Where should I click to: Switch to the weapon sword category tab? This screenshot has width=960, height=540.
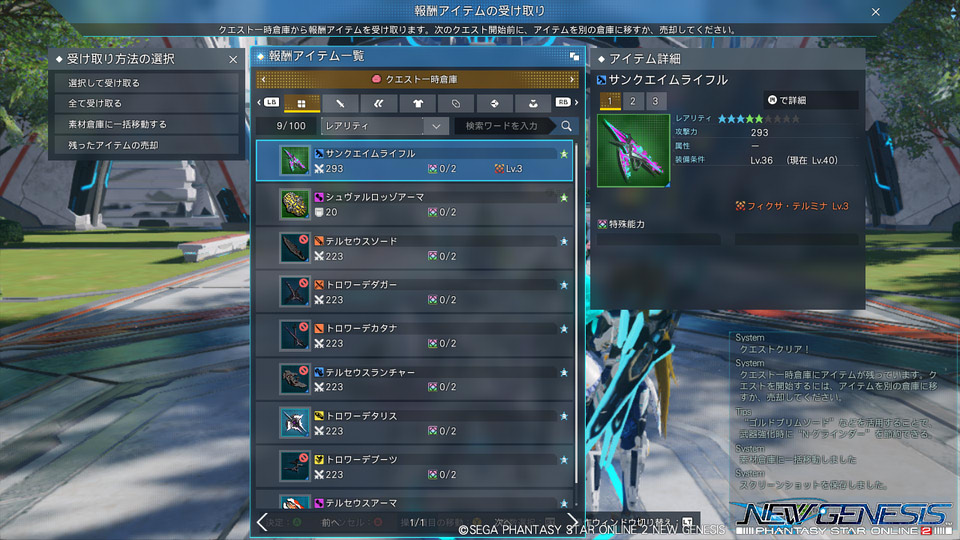[340, 103]
